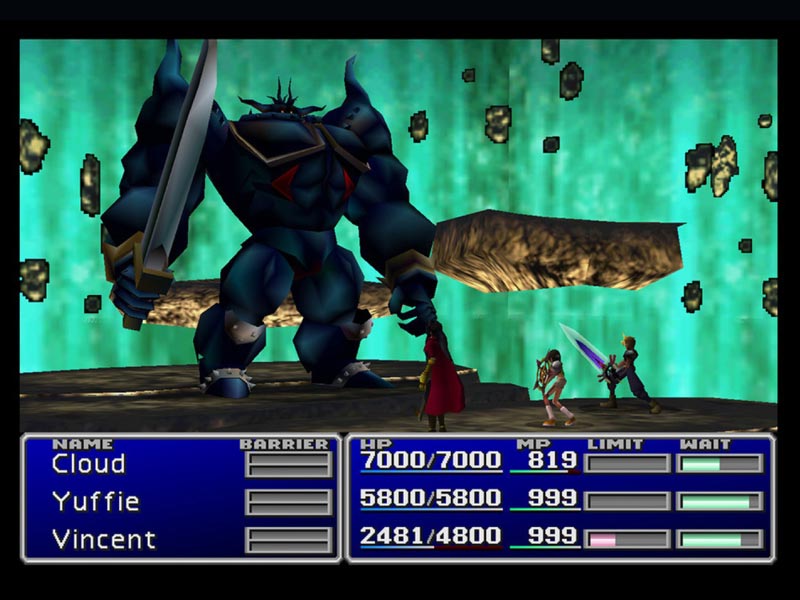This screenshot has height=600, width=800.
Task: Choose Yuffie's name in the party panel
Action: (95, 502)
